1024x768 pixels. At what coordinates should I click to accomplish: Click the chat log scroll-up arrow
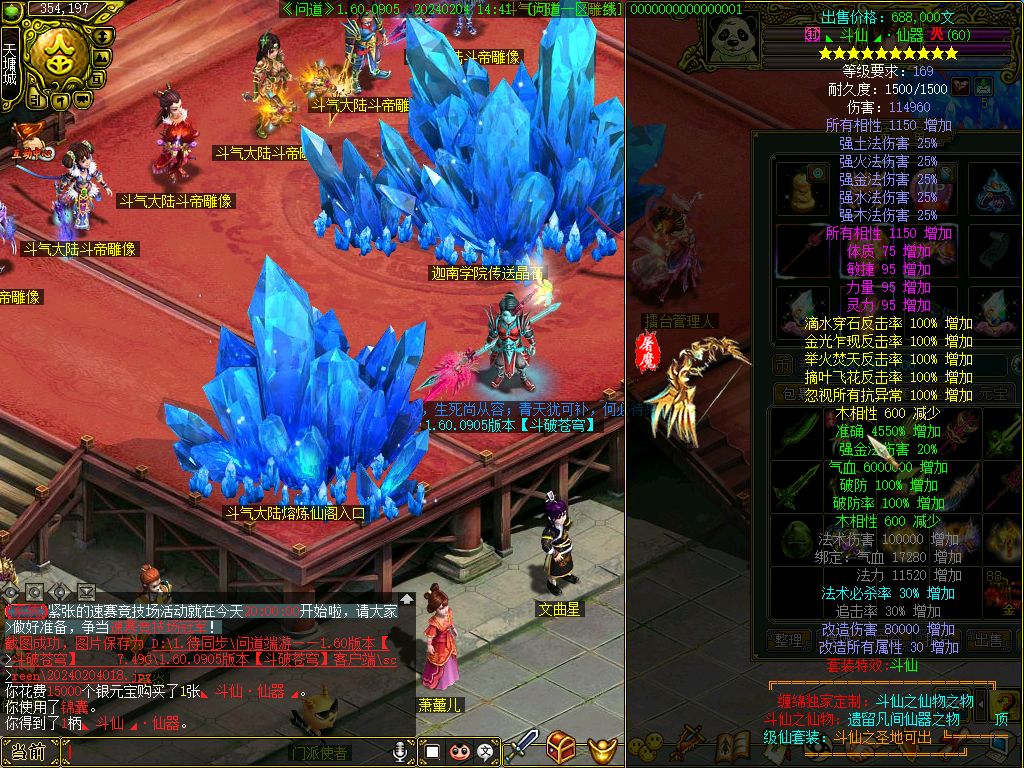pyautogui.click(x=407, y=599)
